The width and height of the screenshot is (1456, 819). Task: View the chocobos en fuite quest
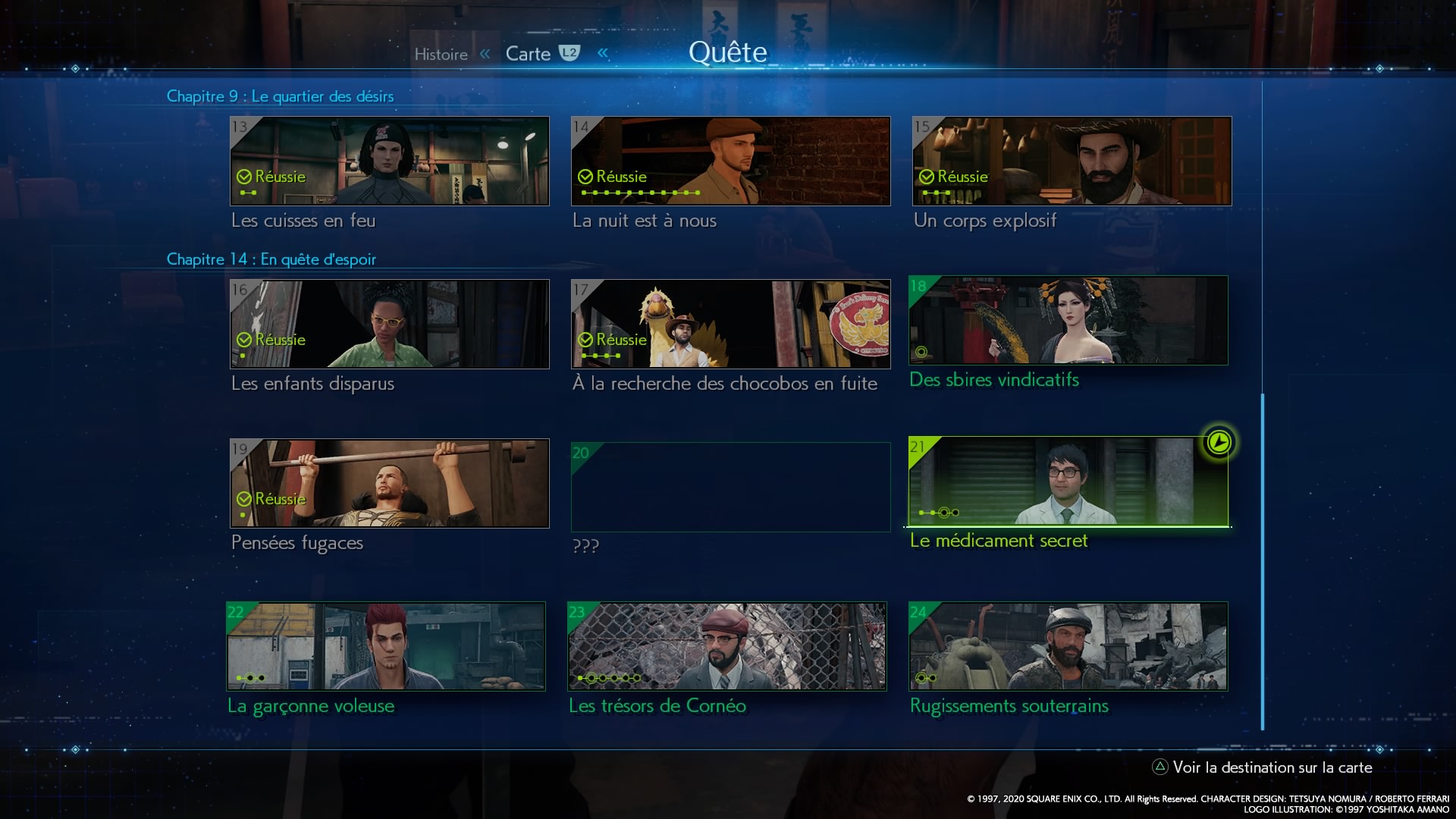tap(730, 324)
